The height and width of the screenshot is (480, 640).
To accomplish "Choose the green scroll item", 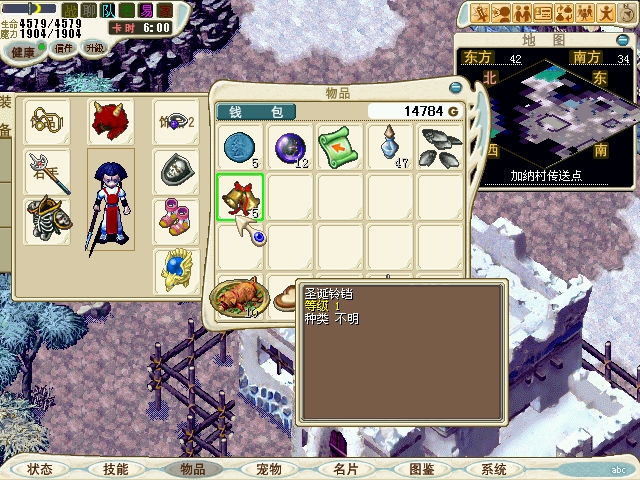I will point(340,146).
